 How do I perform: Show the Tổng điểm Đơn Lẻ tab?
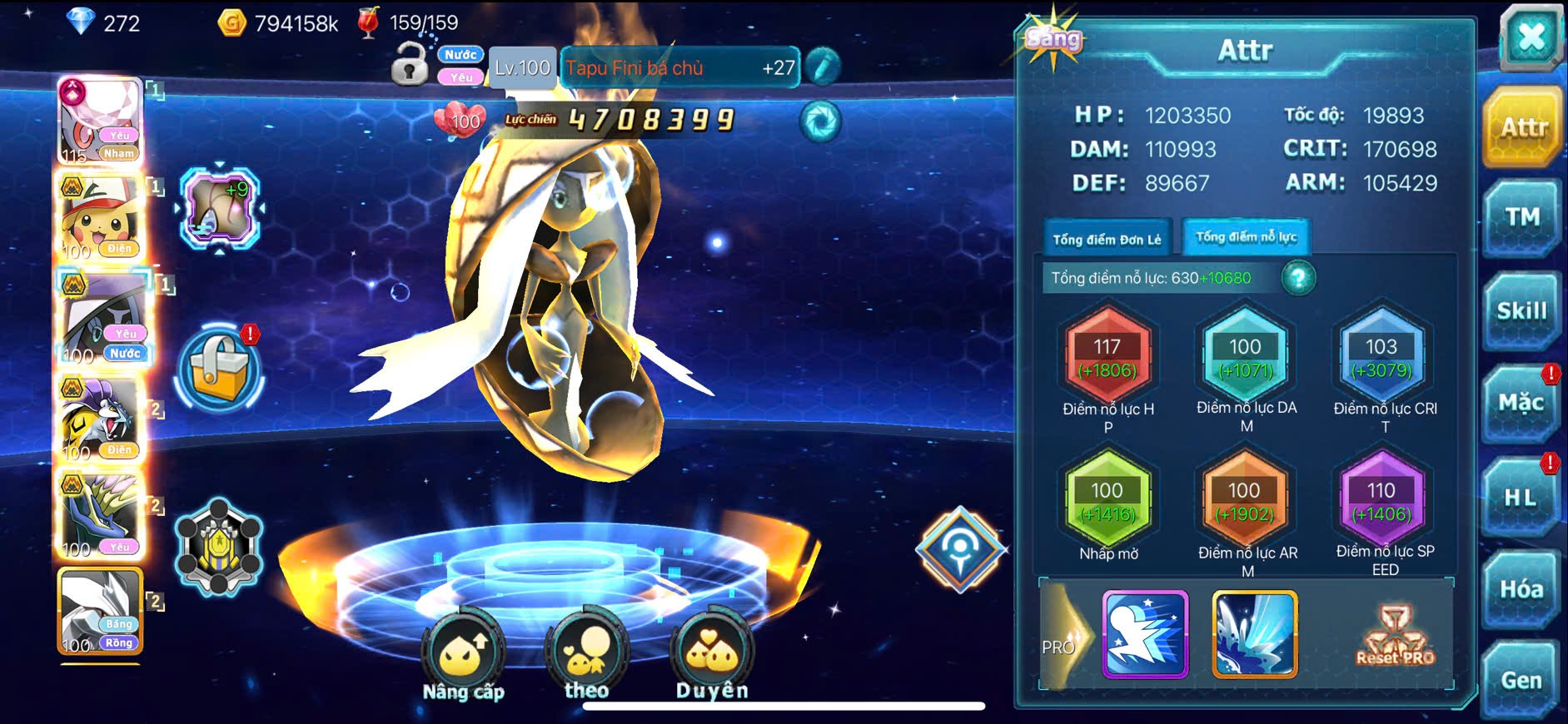1107,239
